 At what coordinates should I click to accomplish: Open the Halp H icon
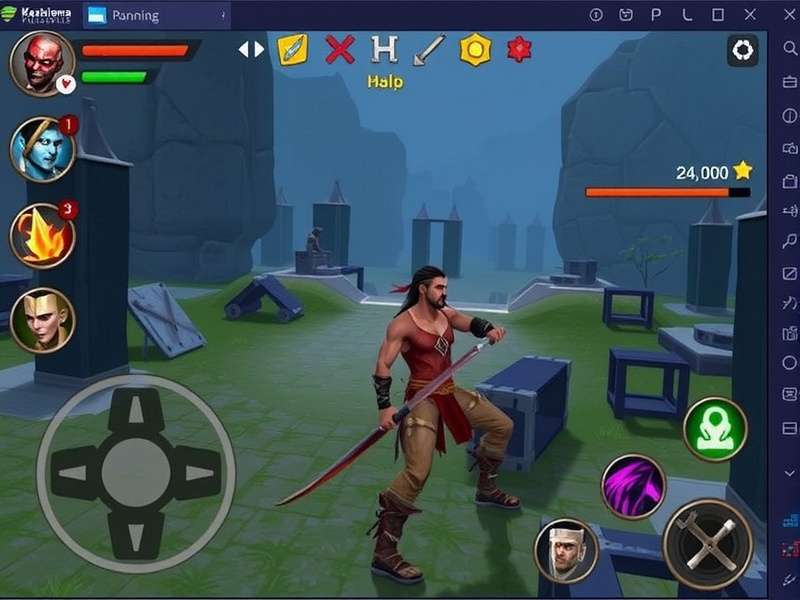[x=384, y=49]
